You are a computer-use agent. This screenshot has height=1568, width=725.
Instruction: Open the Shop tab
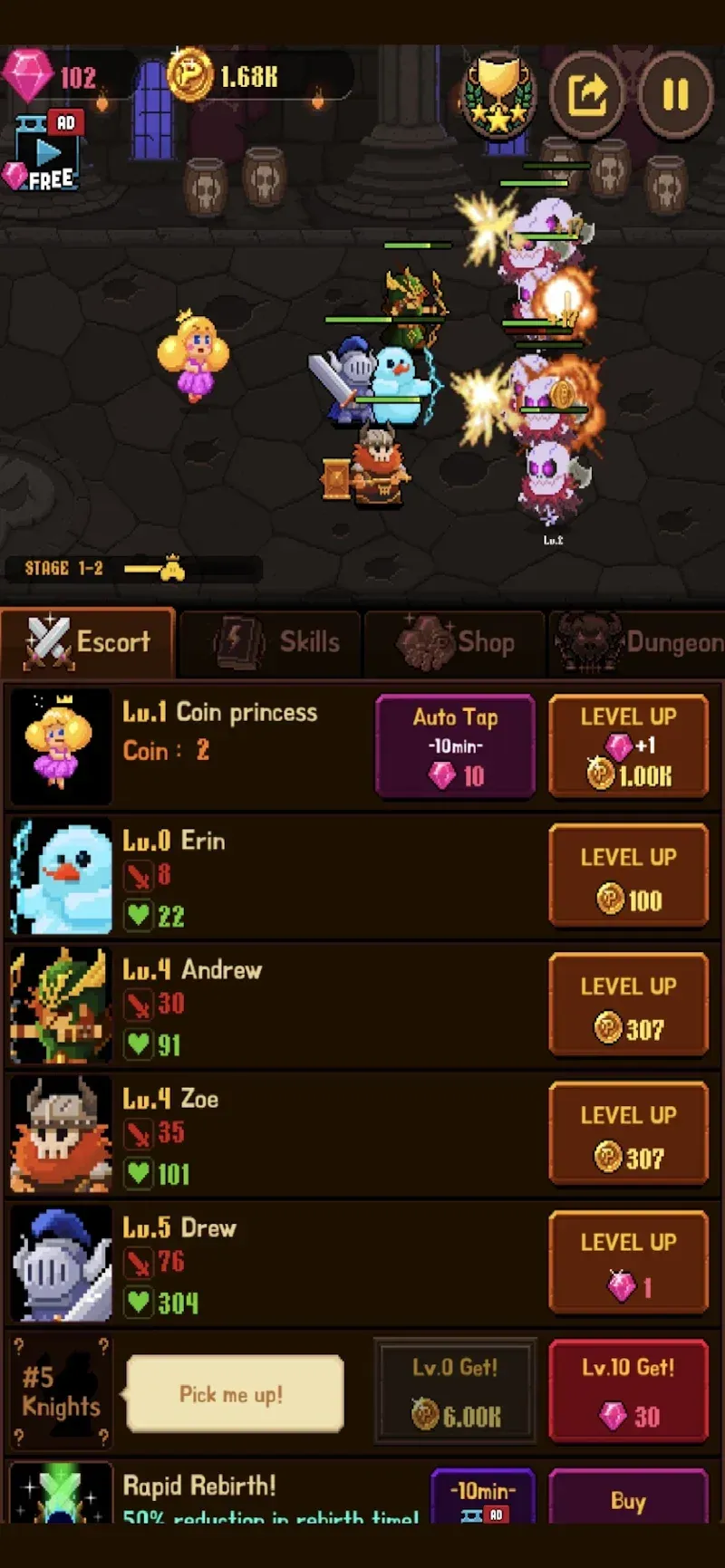pyautogui.click(x=455, y=642)
